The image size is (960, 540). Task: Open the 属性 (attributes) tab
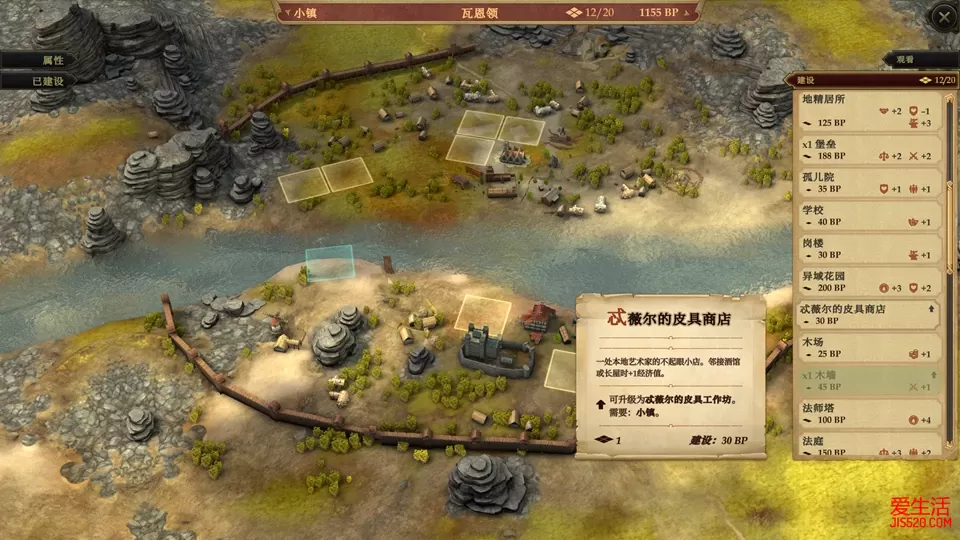[x=38, y=60]
